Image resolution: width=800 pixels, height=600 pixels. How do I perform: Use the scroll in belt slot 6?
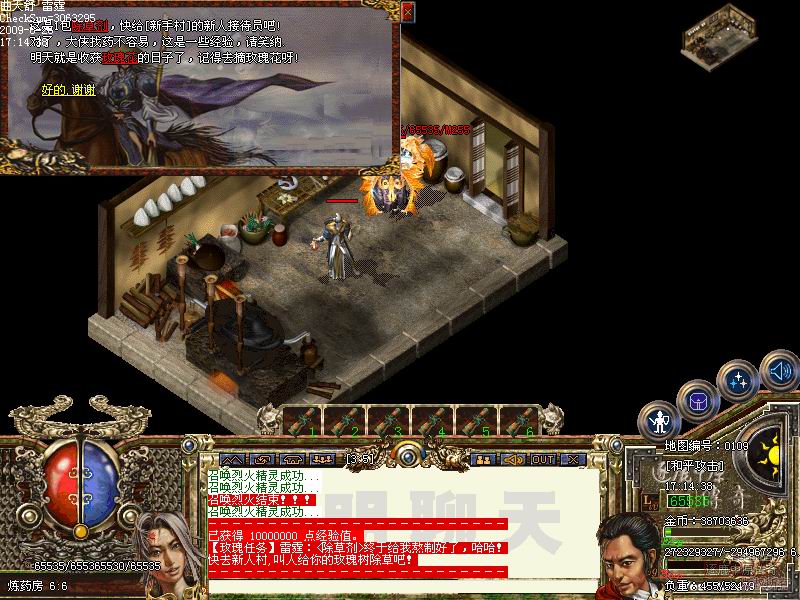tap(516, 421)
